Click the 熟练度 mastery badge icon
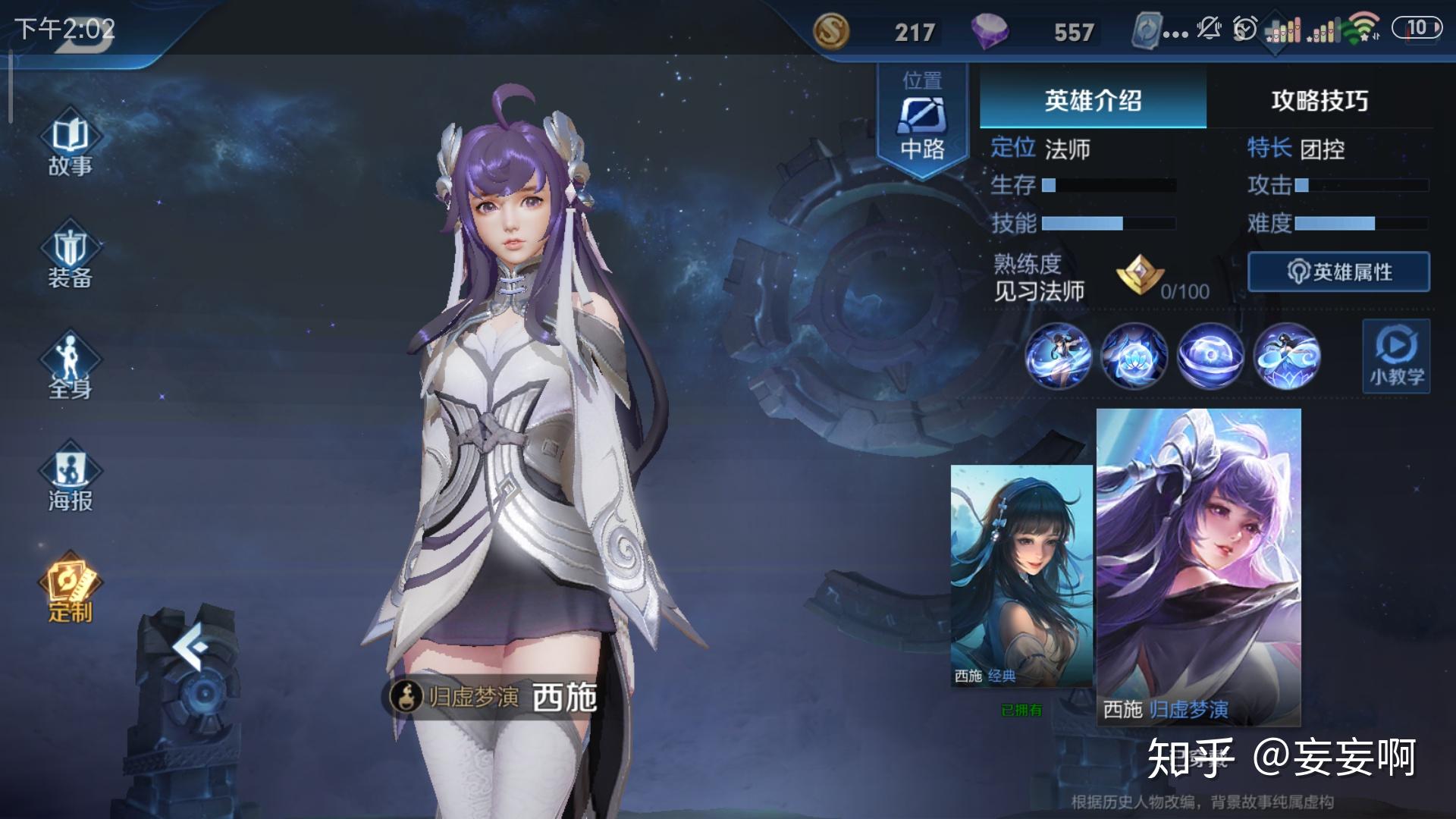Screen dimensions: 1456x819 click(1139, 275)
